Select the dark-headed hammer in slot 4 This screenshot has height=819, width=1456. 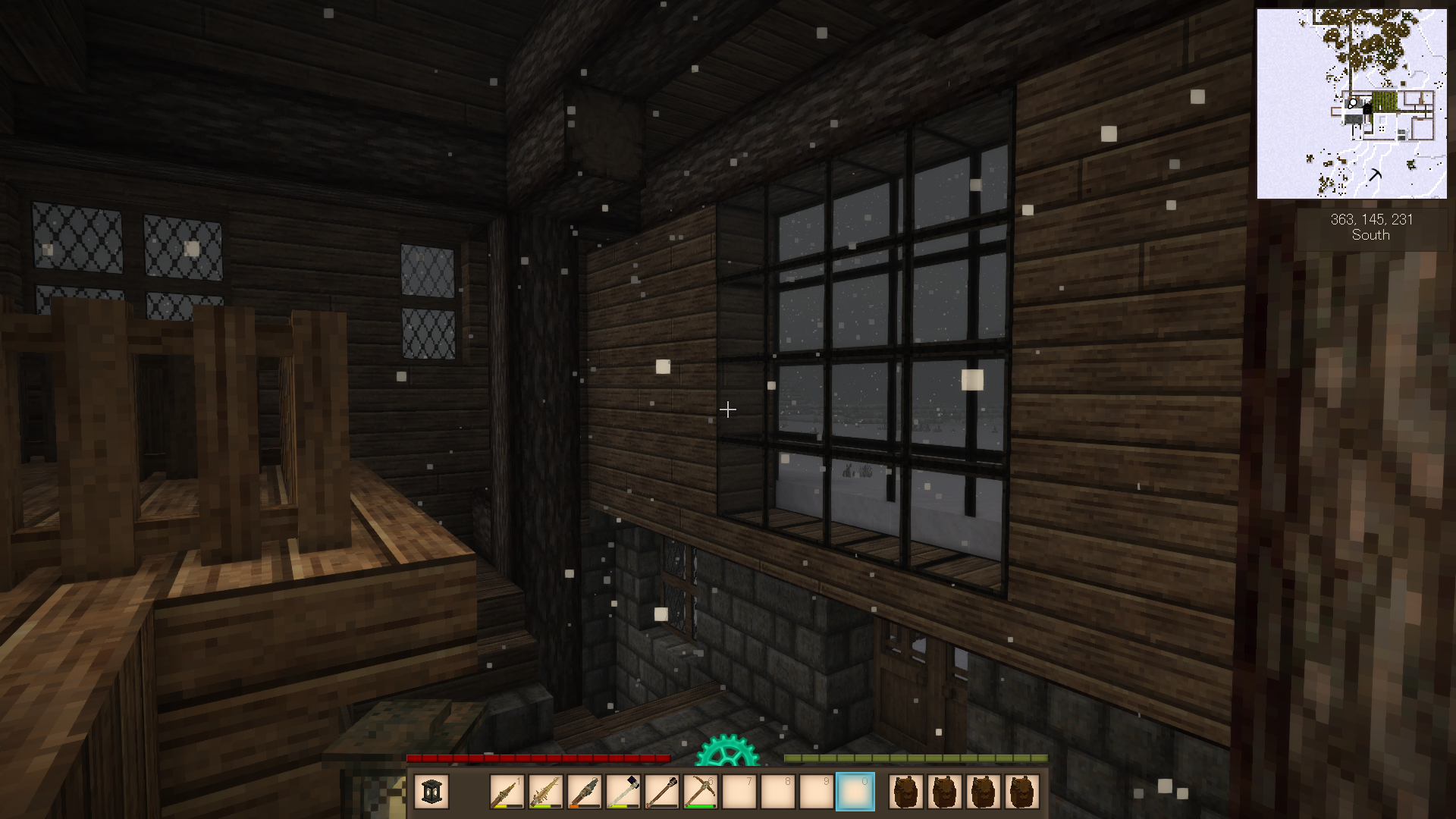623,792
